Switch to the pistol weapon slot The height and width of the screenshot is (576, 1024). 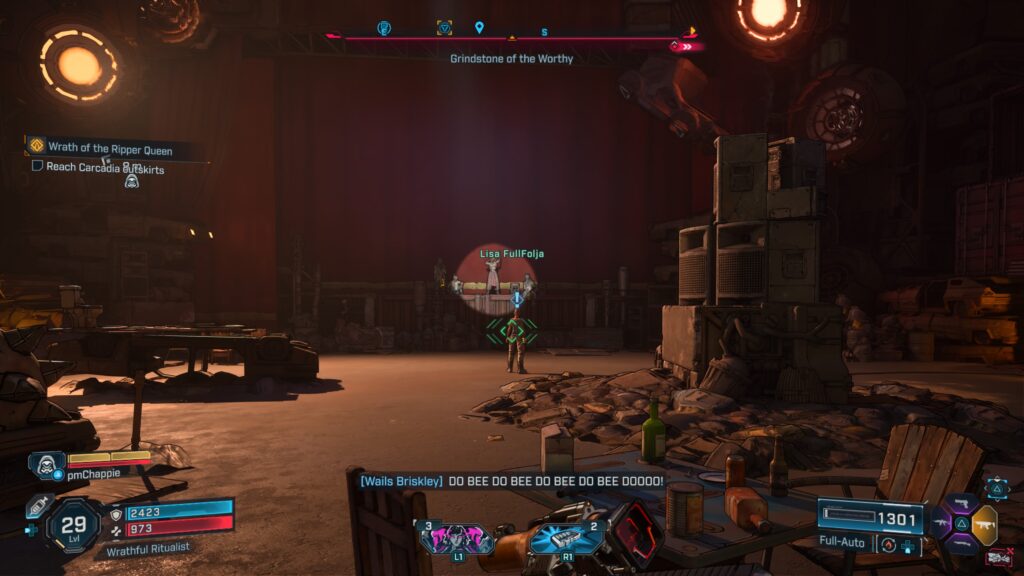tap(962, 502)
